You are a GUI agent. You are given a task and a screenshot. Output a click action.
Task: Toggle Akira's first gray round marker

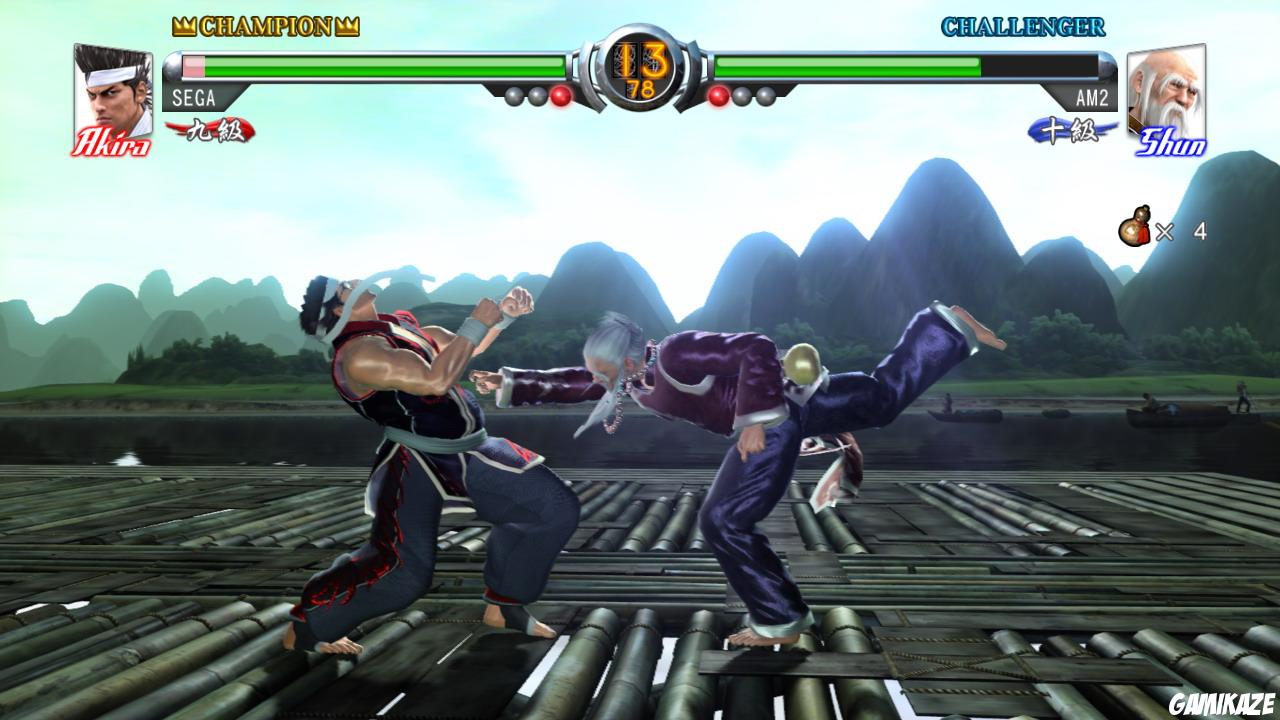point(514,95)
